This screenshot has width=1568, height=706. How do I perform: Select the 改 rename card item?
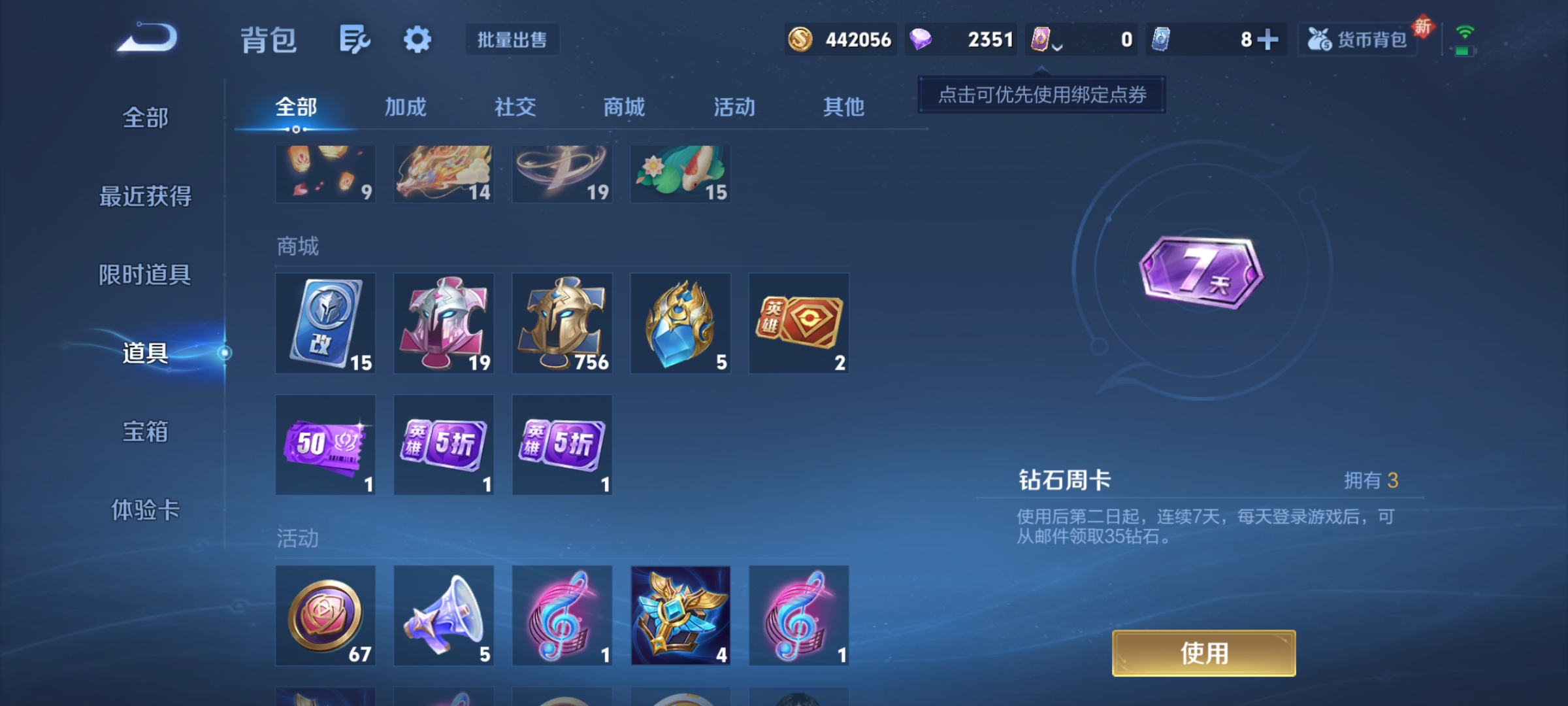(x=325, y=323)
